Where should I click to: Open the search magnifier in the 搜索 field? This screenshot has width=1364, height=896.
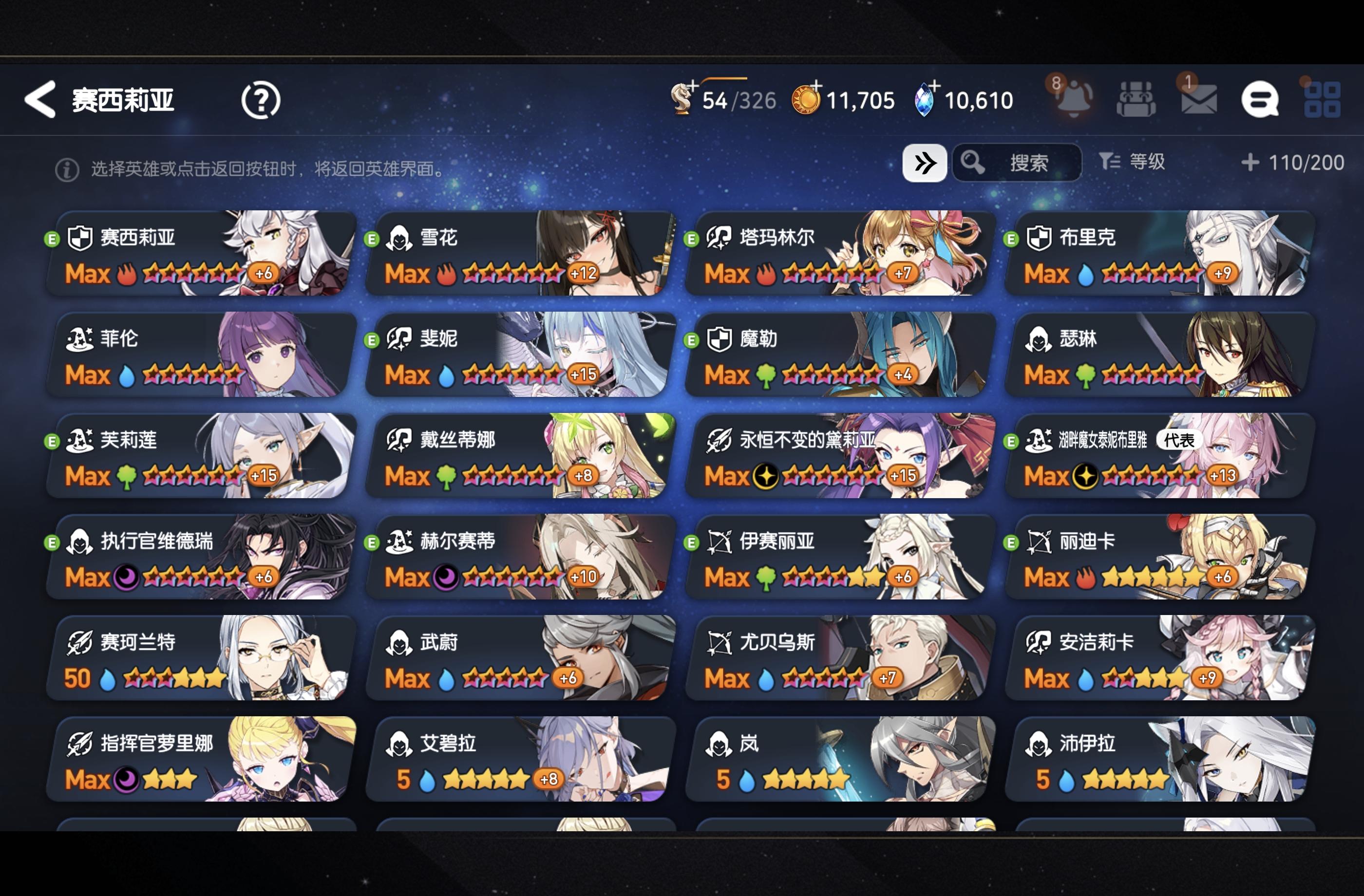(x=973, y=163)
